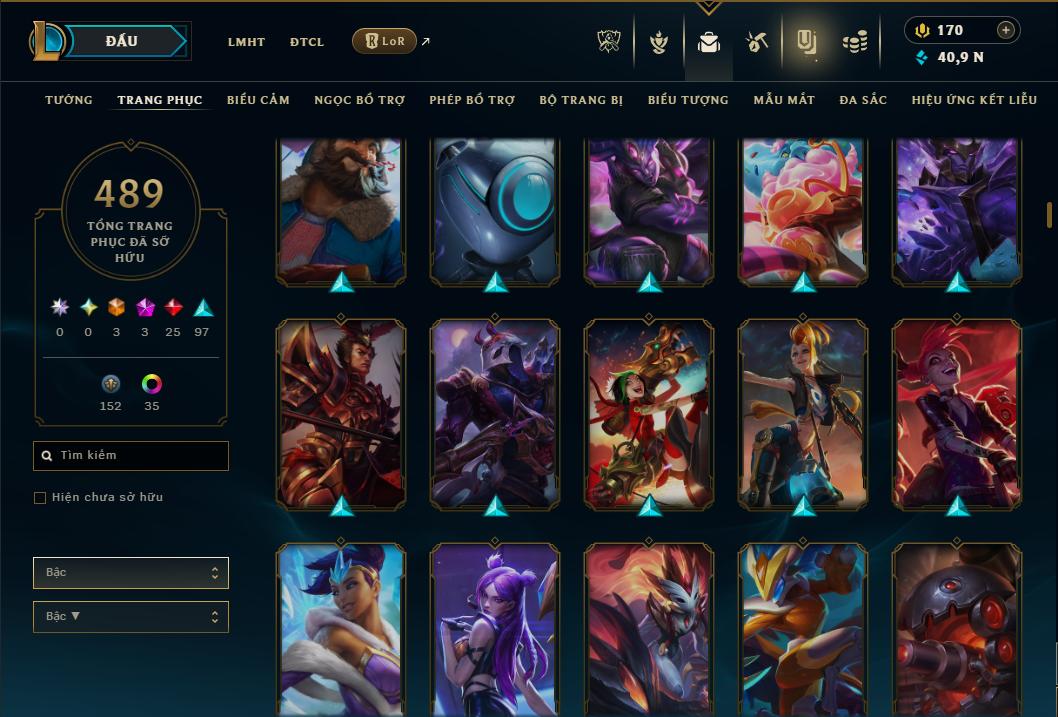Image resolution: width=1058 pixels, height=717 pixels.
Task: Select the ĐA SẮC tab
Action: coord(863,100)
